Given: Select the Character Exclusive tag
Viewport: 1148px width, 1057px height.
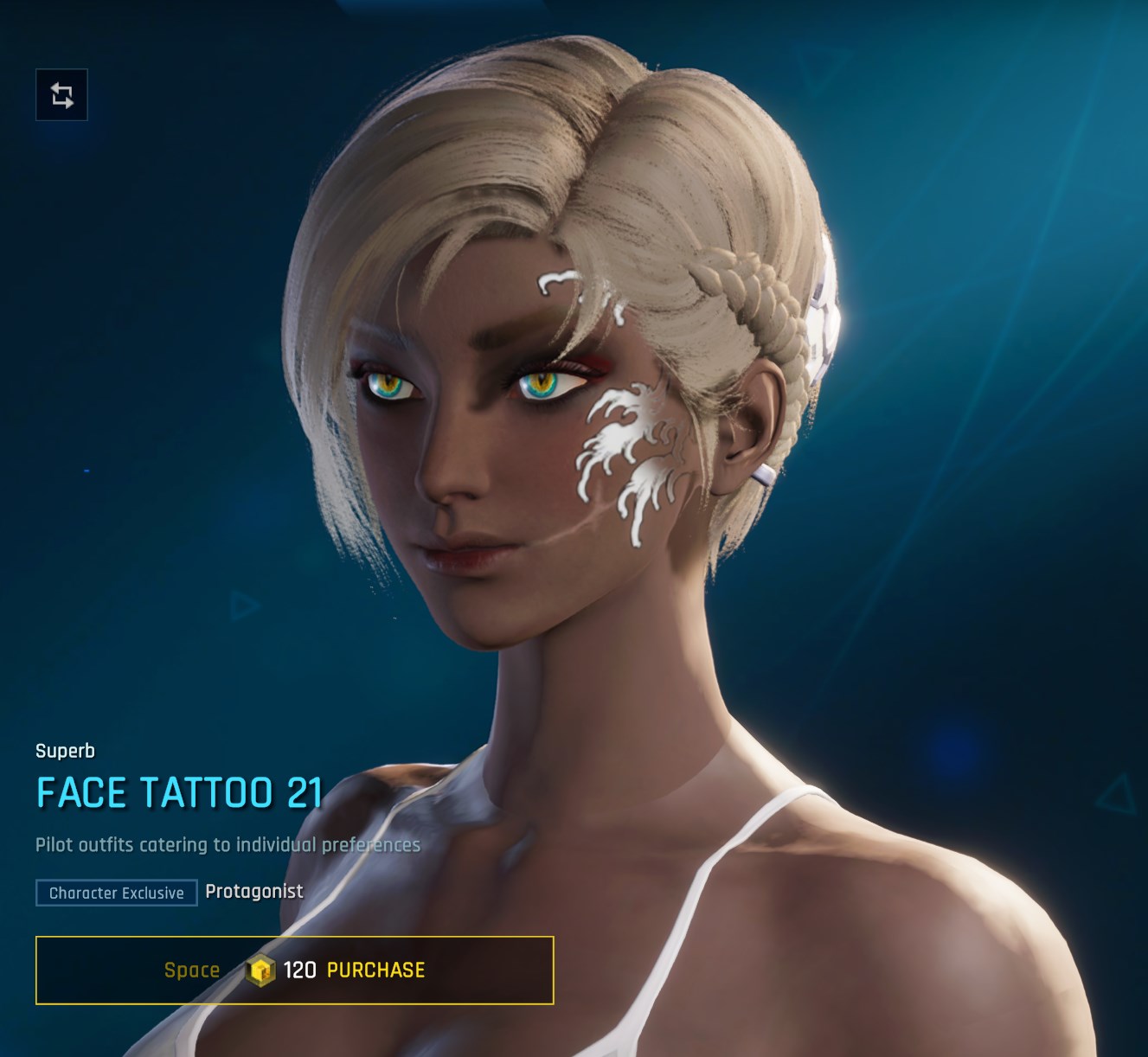Looking at the screenshot, I should click(117, 893).
